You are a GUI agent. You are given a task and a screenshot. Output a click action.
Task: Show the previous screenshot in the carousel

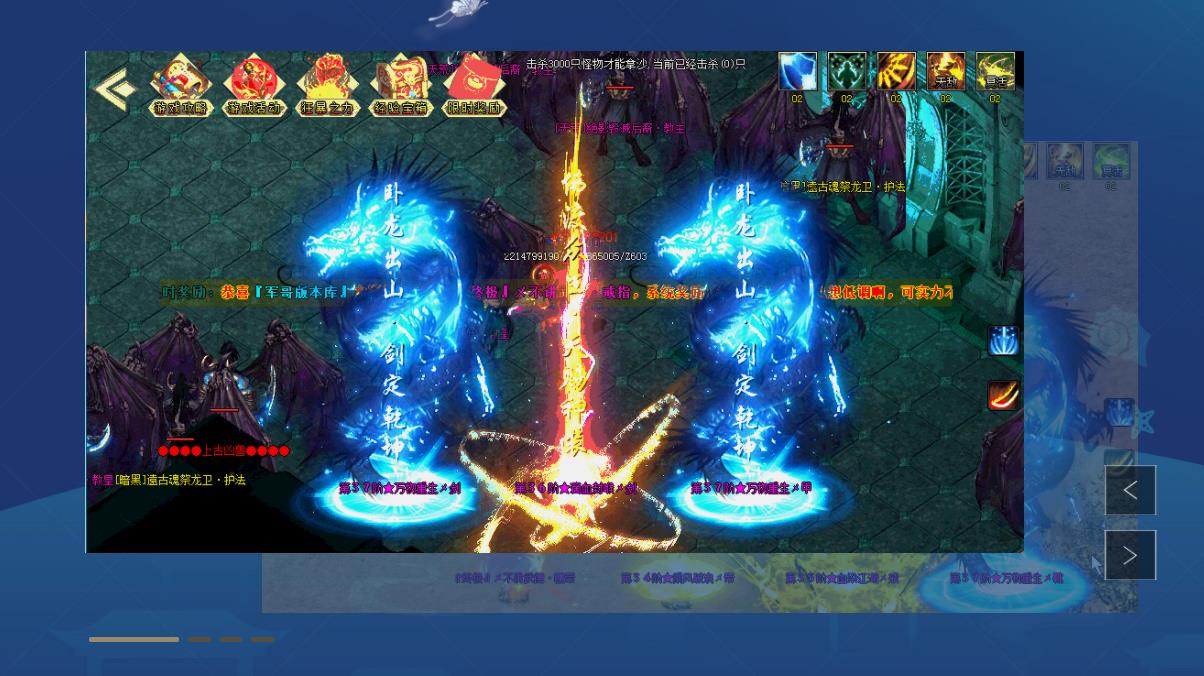coord(1130,490)
